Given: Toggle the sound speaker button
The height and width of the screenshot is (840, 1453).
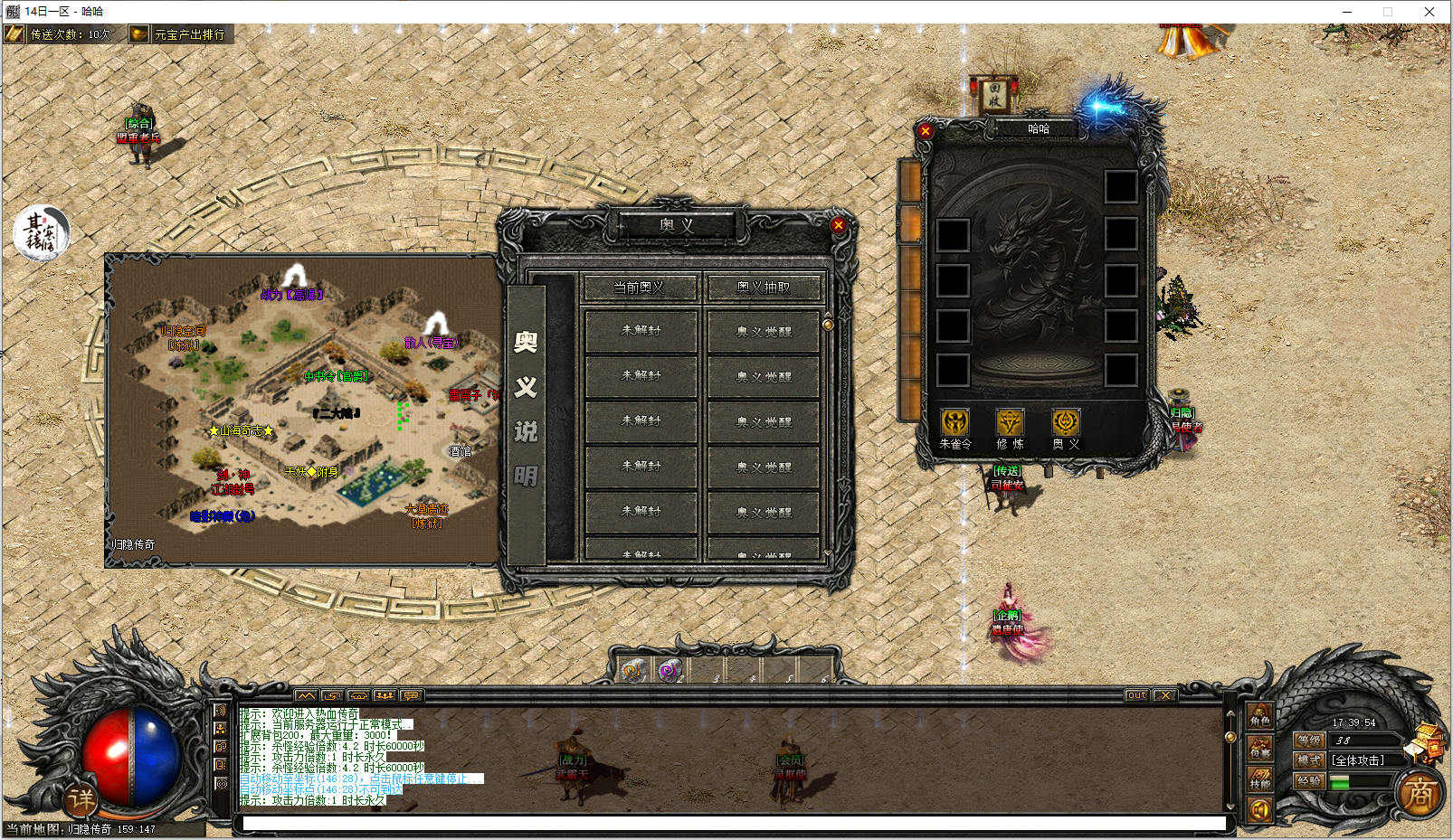Looking at the screenshot, I should tap(1259, 810).
